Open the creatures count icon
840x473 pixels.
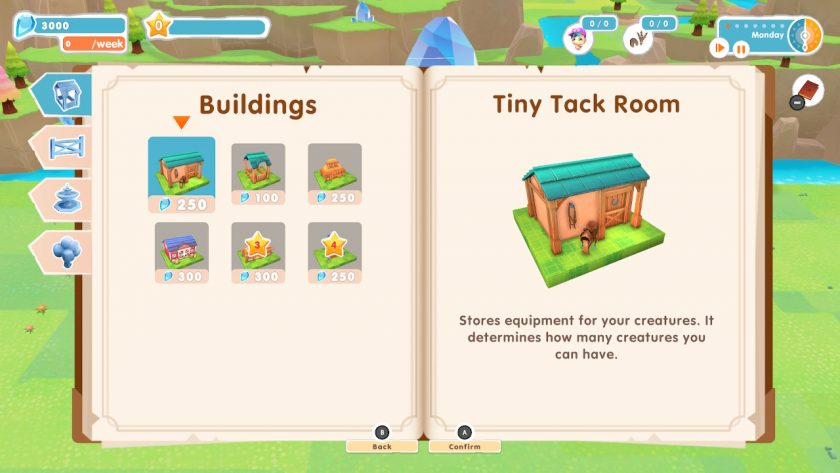click(635, 38)
